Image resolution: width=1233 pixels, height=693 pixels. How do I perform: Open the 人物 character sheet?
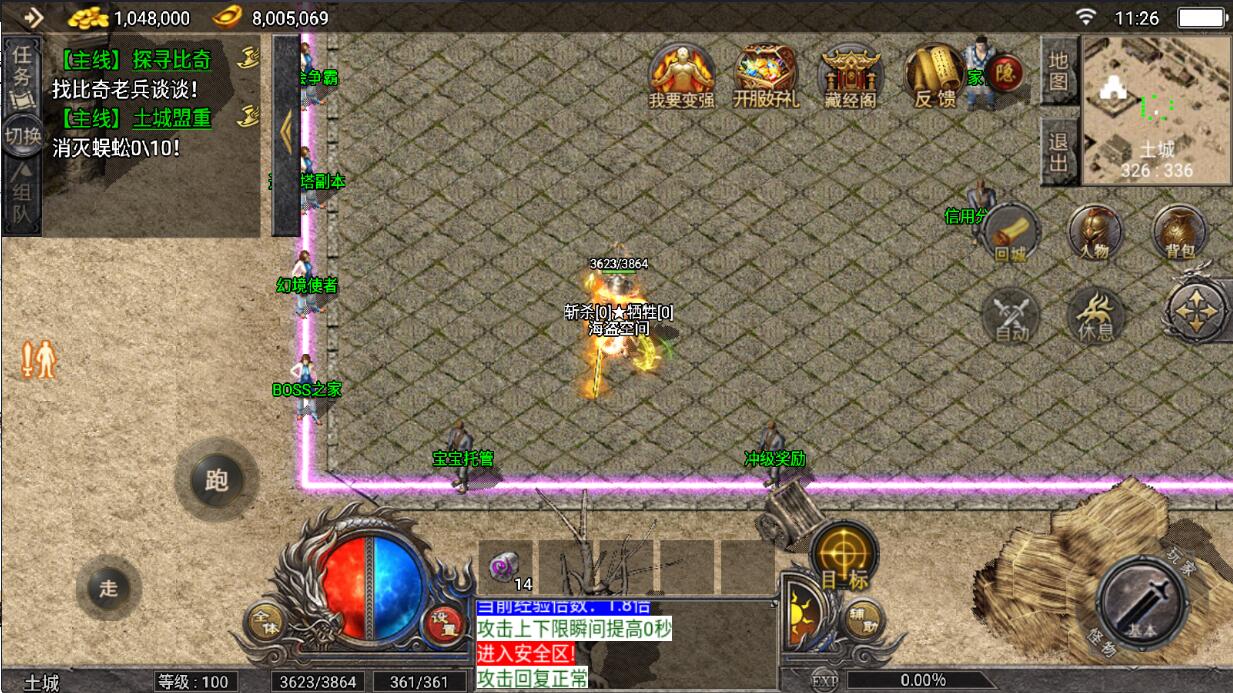click(1094, 234)
